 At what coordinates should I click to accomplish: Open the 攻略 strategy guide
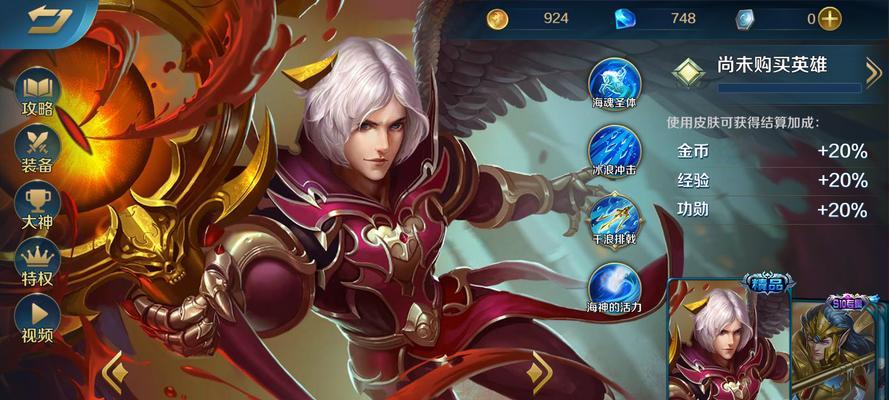(38, 92)
